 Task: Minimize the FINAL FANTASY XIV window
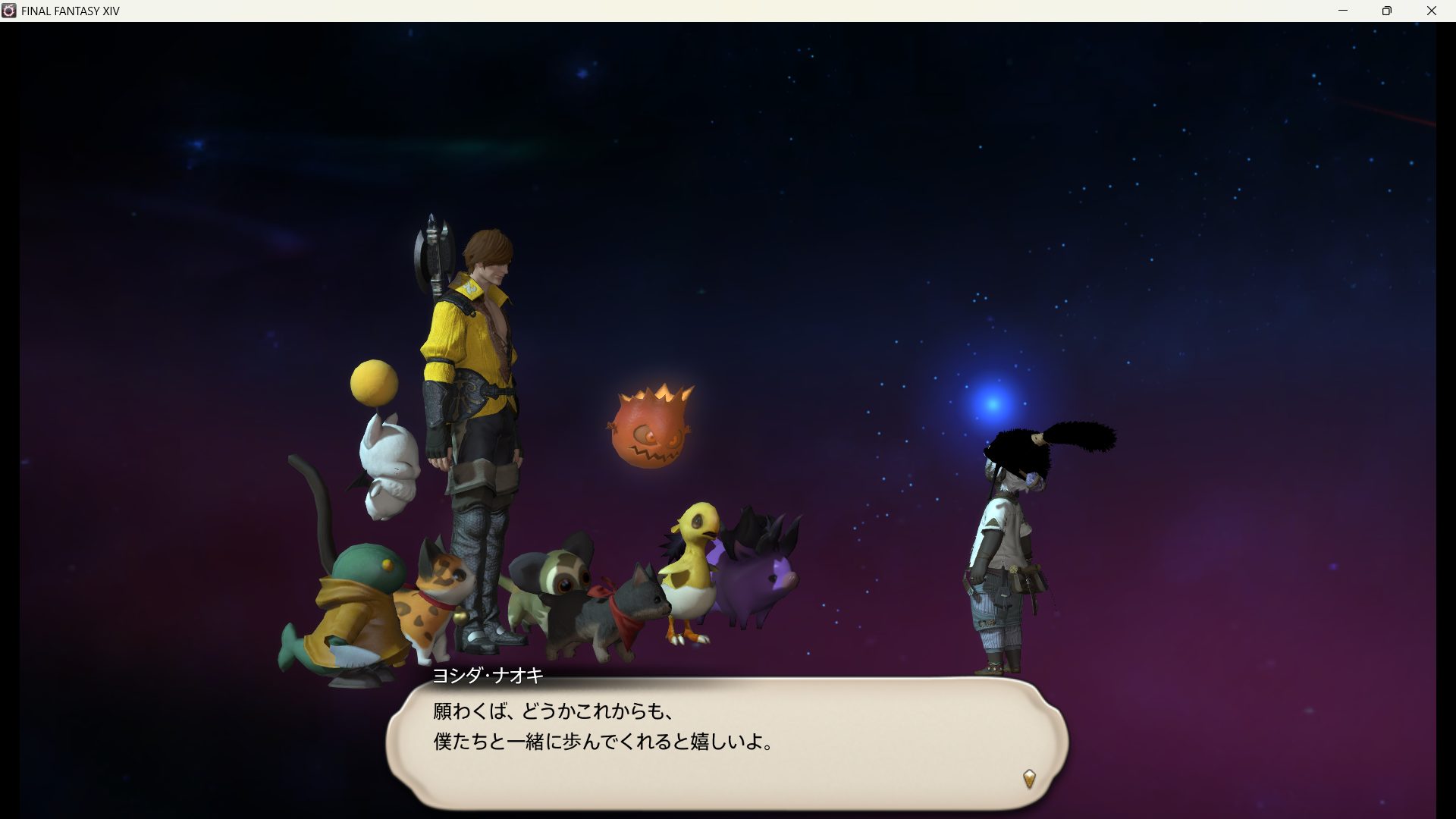[x=1343, y=11]
